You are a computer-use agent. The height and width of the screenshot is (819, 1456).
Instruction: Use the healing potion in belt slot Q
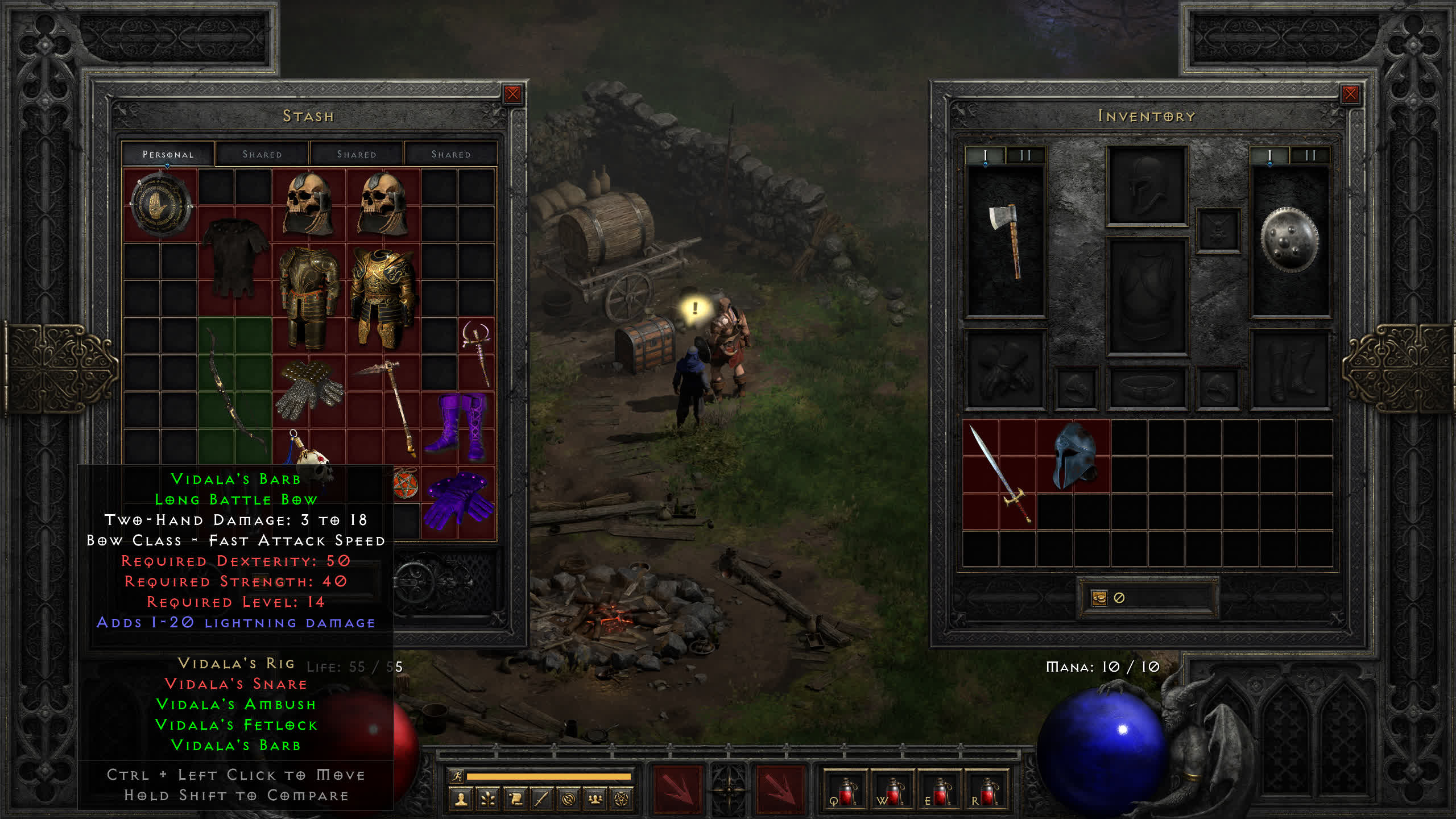pos(845,792)
